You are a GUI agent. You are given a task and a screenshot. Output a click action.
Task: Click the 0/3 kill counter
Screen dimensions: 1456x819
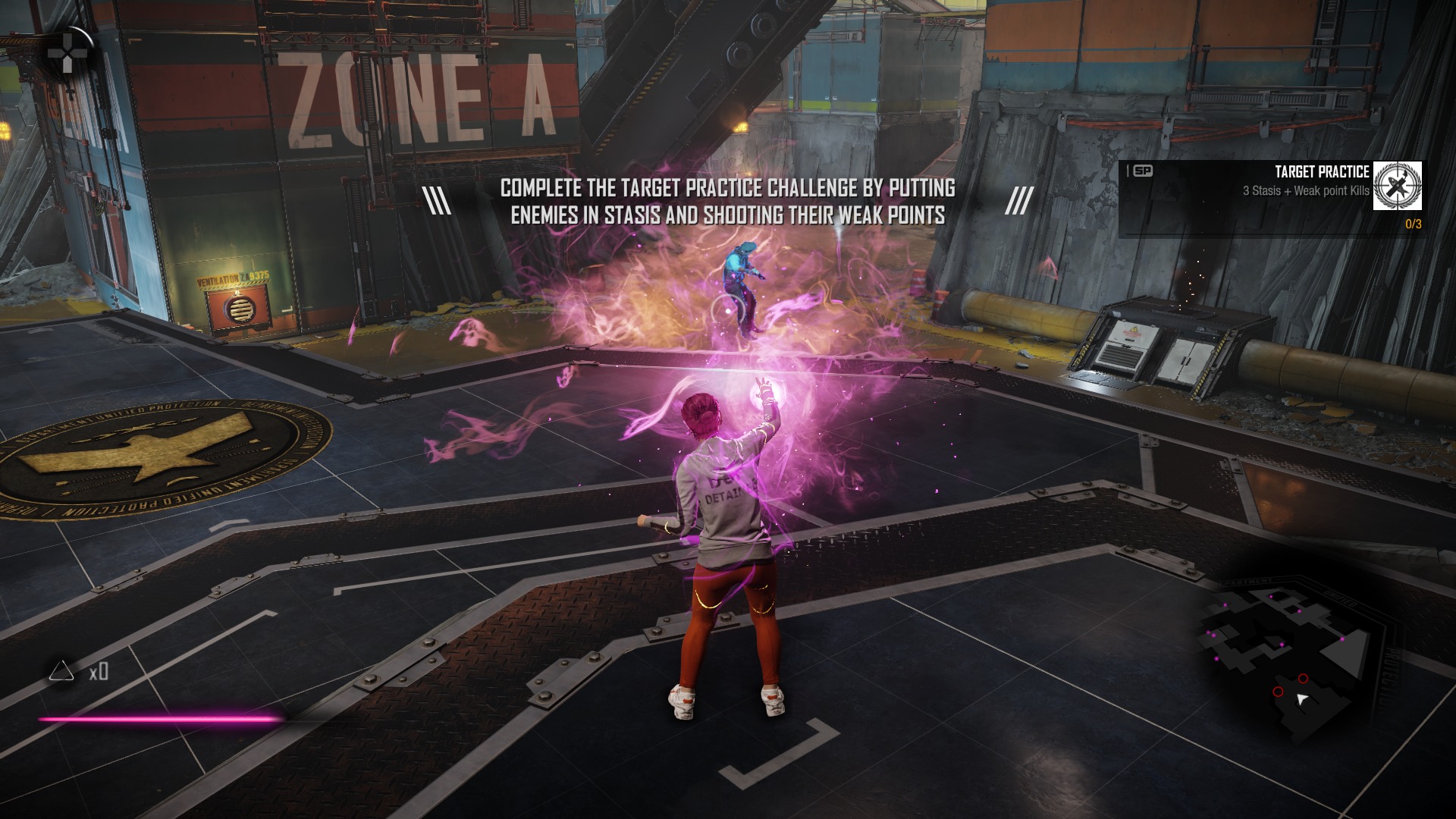(1413, 224)
